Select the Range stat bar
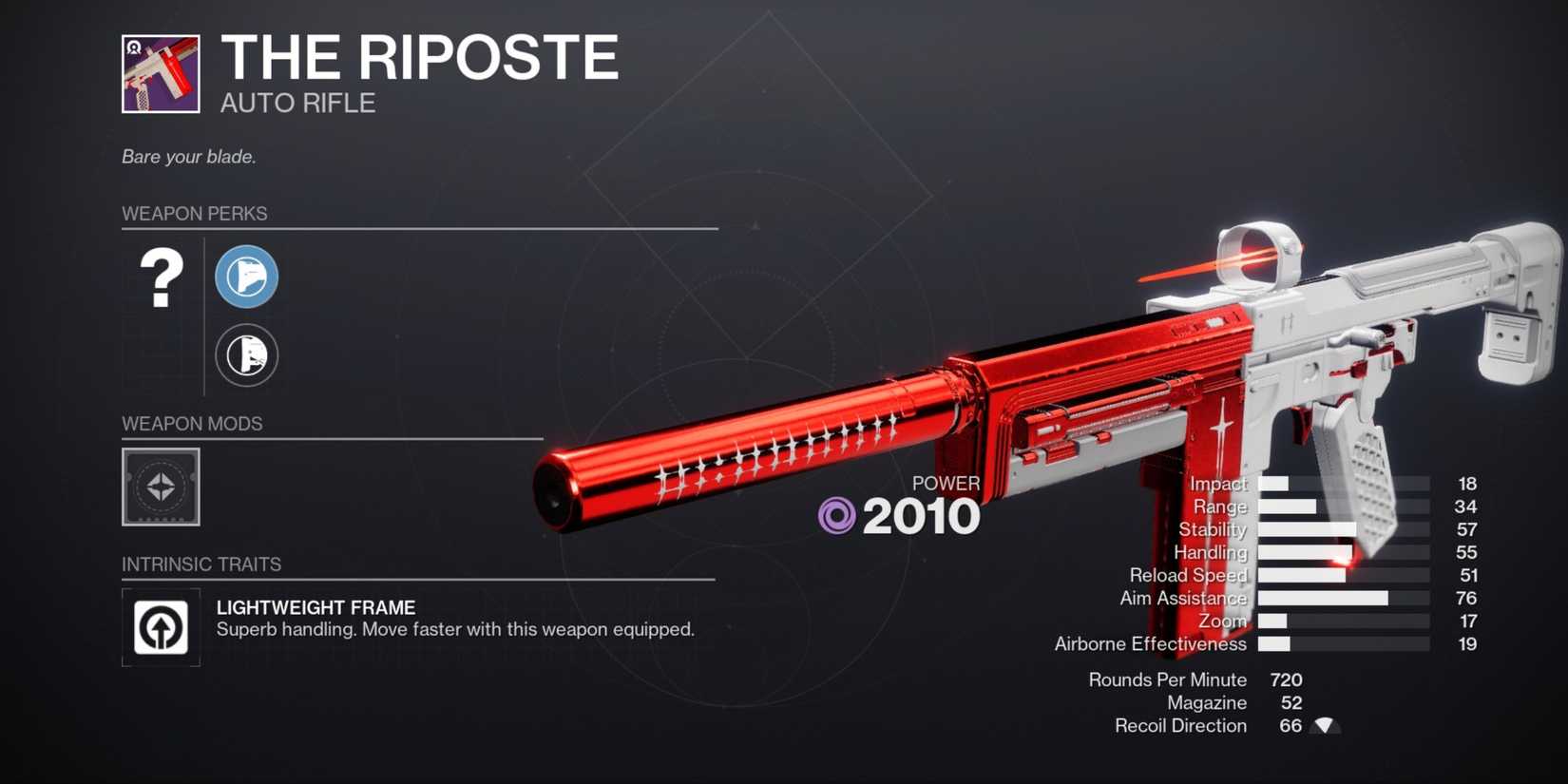The width and height of the screenshot is (1568, 784). pyautogui.click(x=1345, y=507)
